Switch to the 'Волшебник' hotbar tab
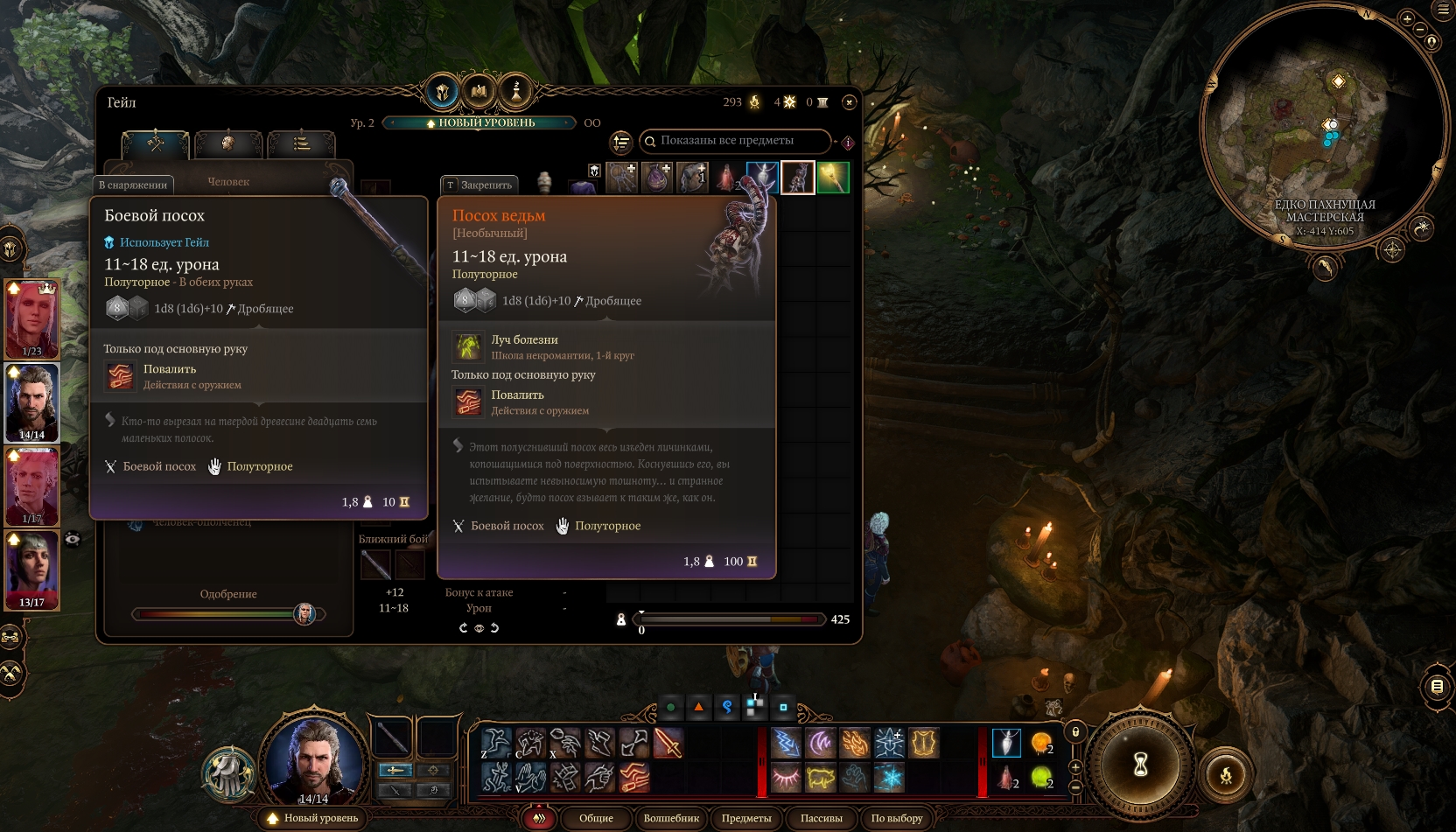The width and height of the screenshot is (1456, 832). (671, 818)
